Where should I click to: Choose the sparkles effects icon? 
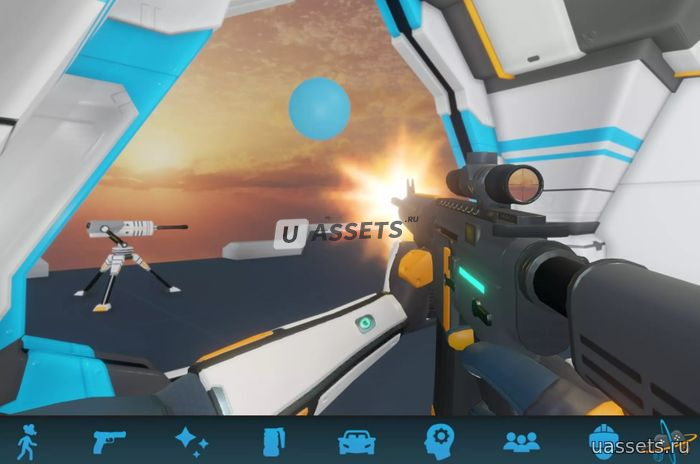[190, 440]
